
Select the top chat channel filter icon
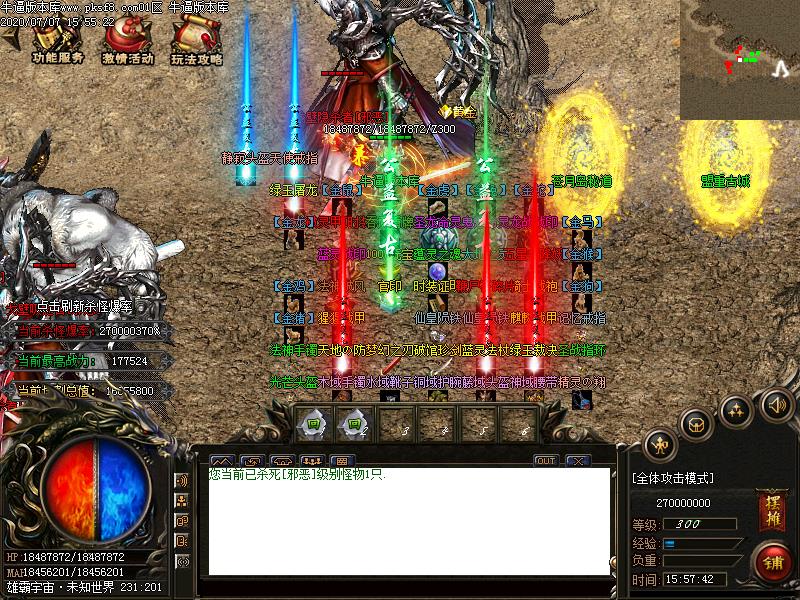point(182,481)
